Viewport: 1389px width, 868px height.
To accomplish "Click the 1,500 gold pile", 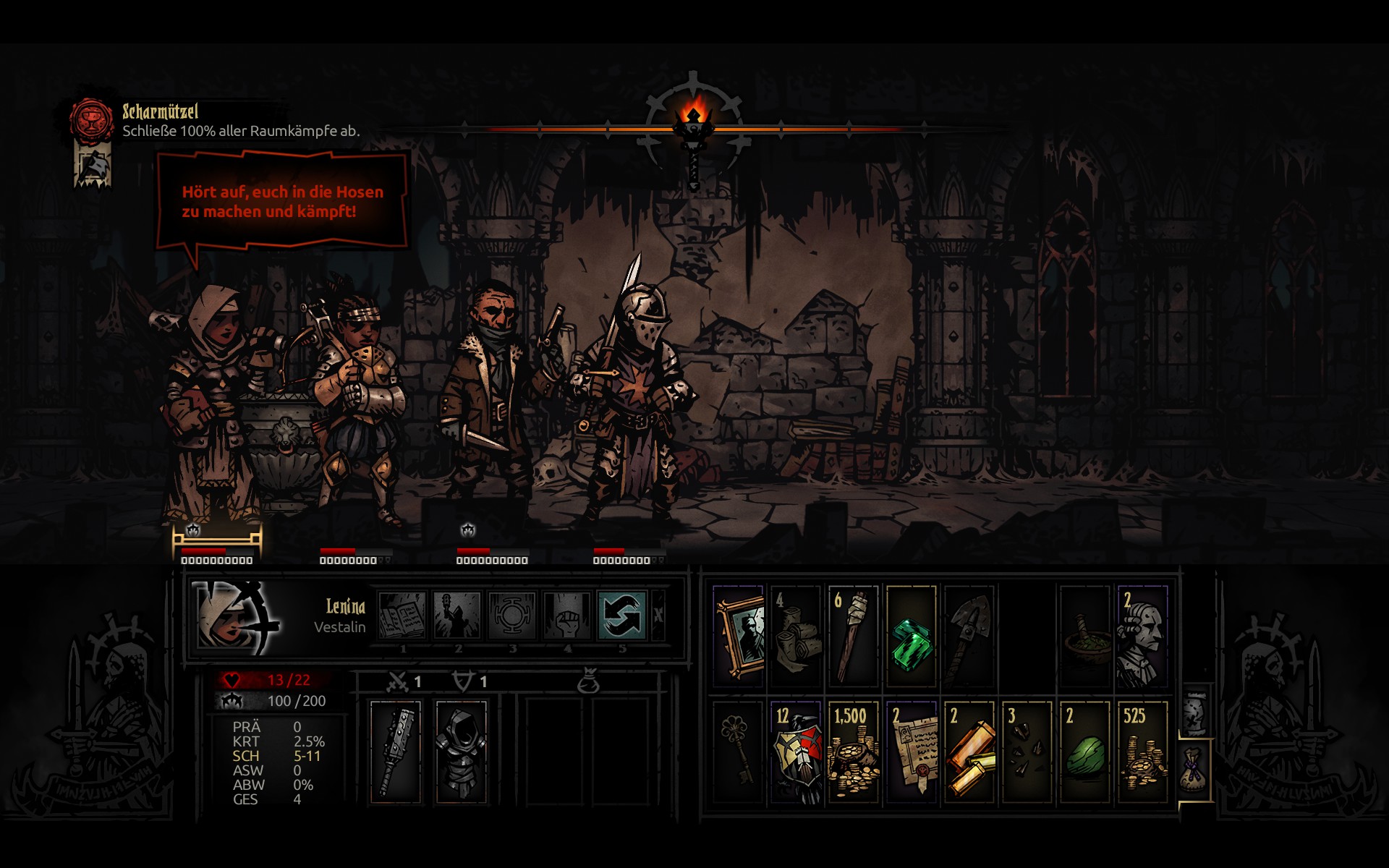I will coord(854,752).
